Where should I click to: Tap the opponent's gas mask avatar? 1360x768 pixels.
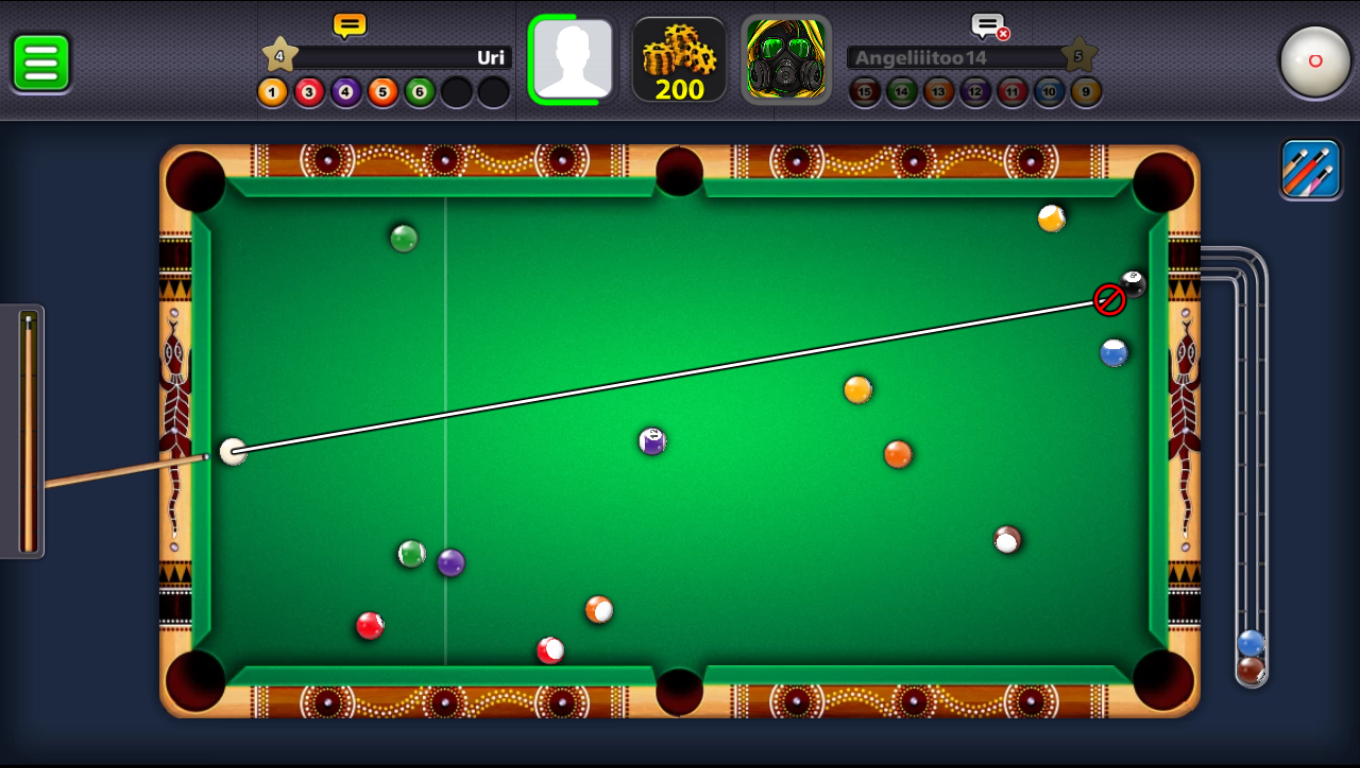[x=786, y=59]
